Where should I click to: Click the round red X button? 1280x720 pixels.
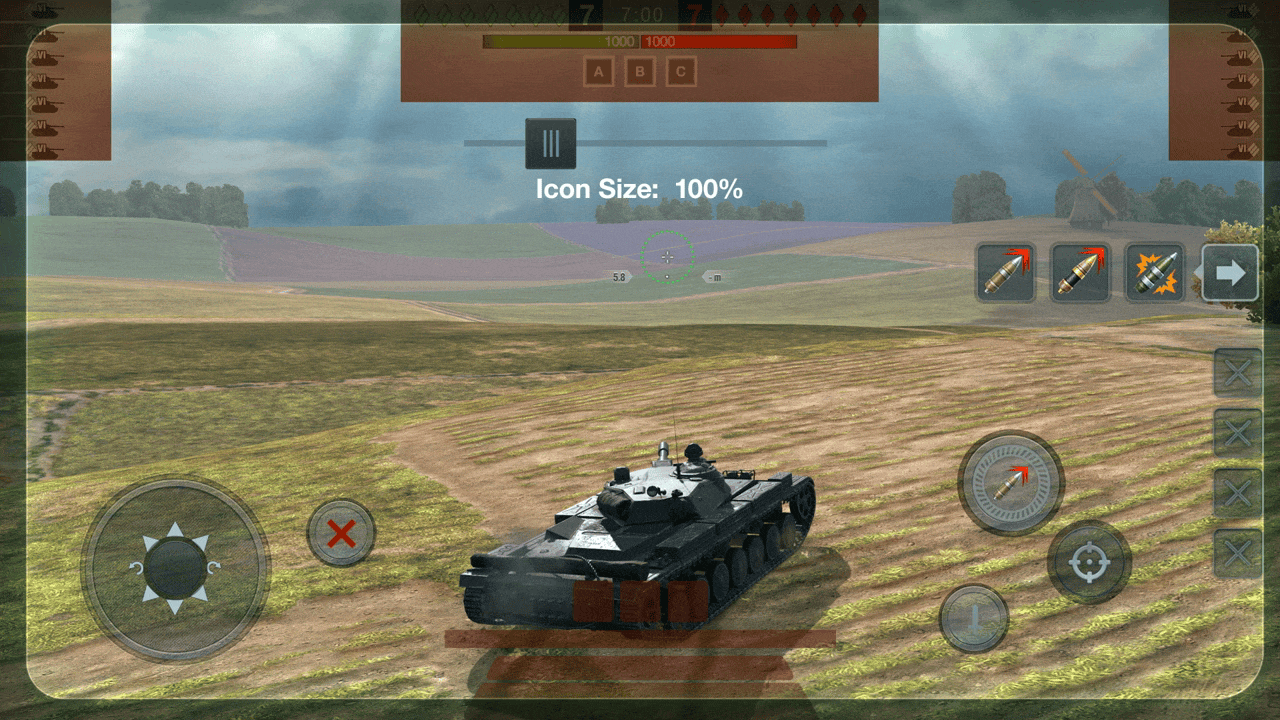pos(341,533)
